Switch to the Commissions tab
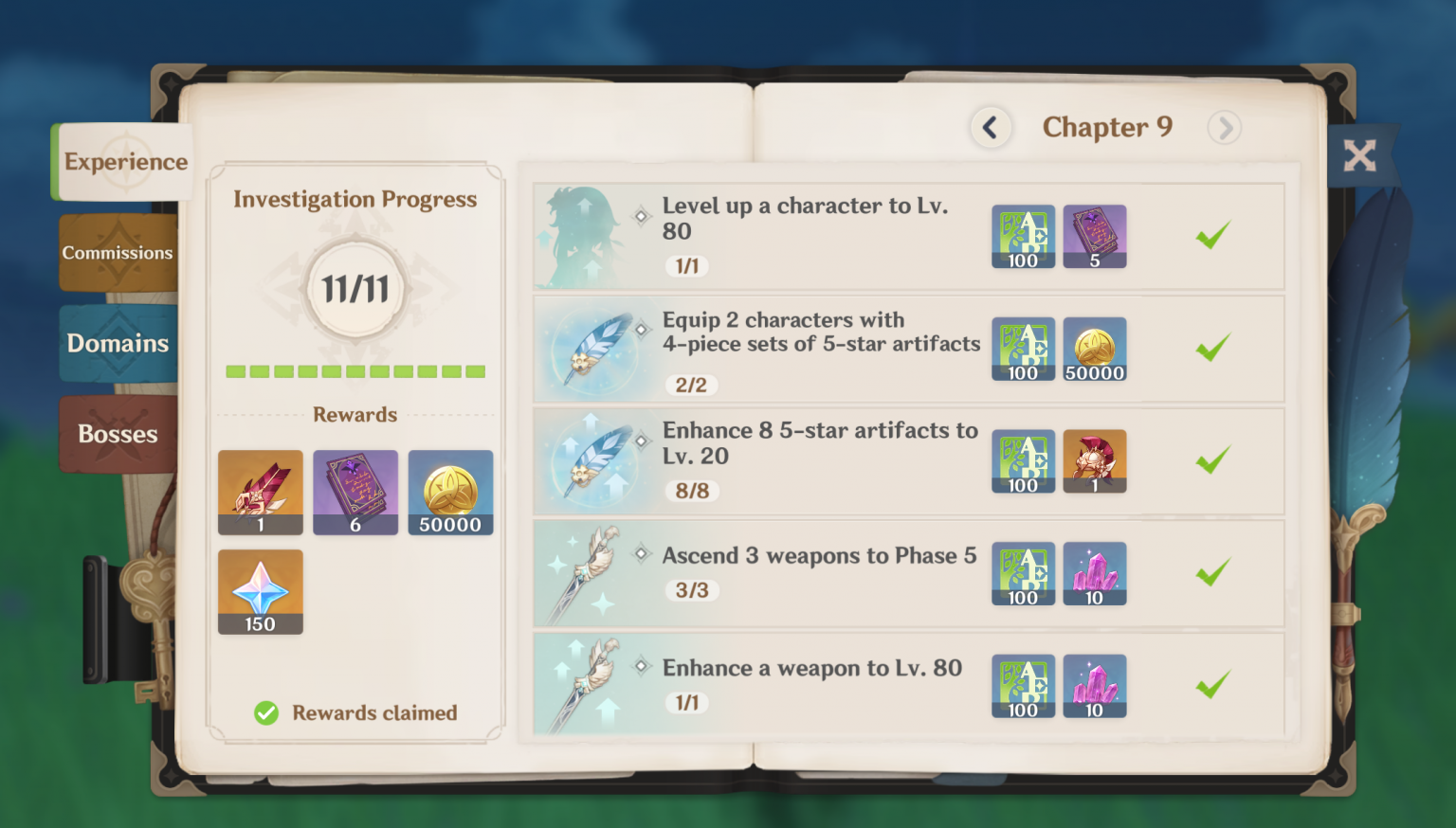This screenshot has height=828, width=1456. (x=117, y=252)
